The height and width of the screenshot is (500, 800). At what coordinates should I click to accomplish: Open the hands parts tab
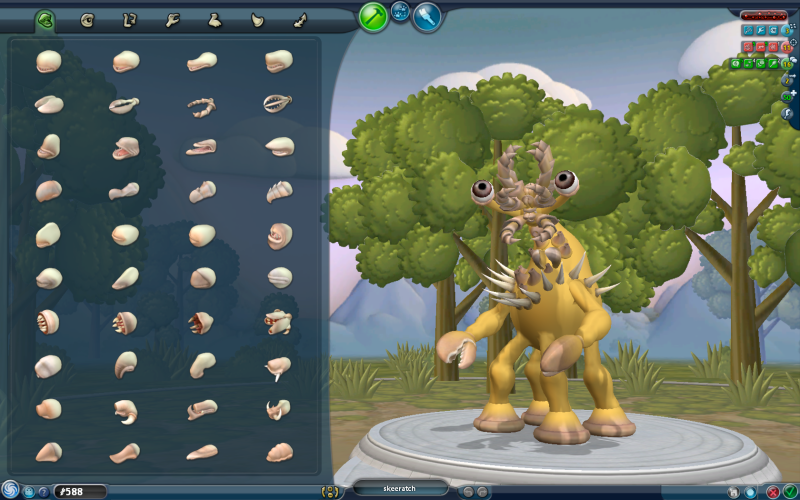[x=172, y=19]
